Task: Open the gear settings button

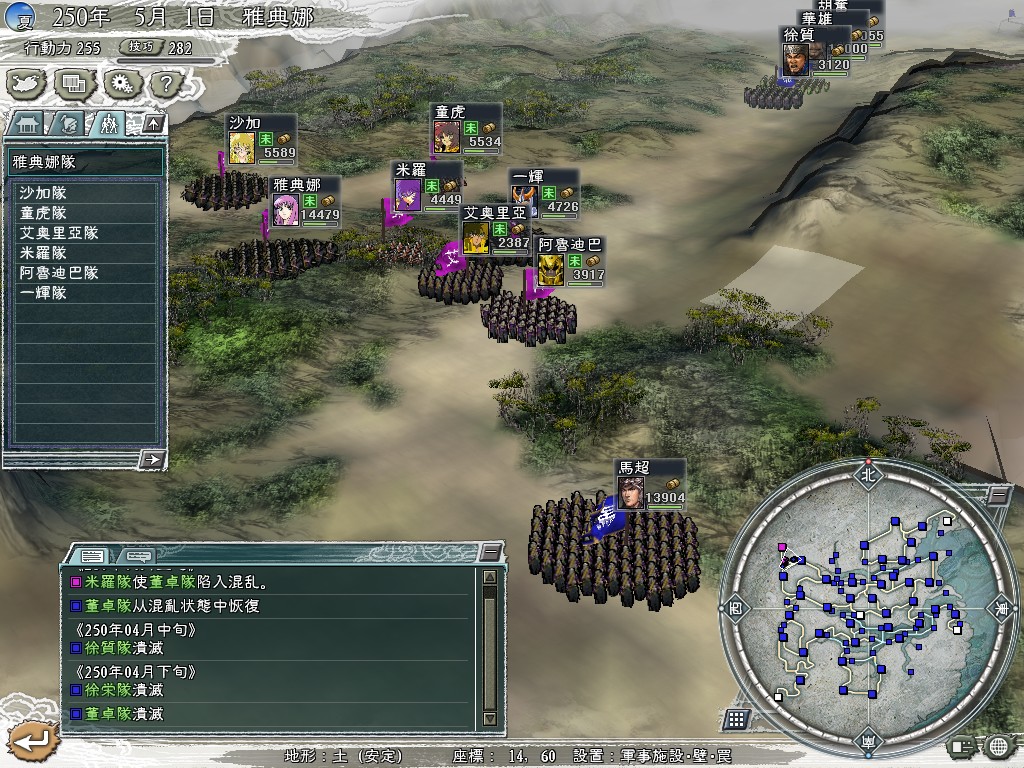Action: click(121, 84)
